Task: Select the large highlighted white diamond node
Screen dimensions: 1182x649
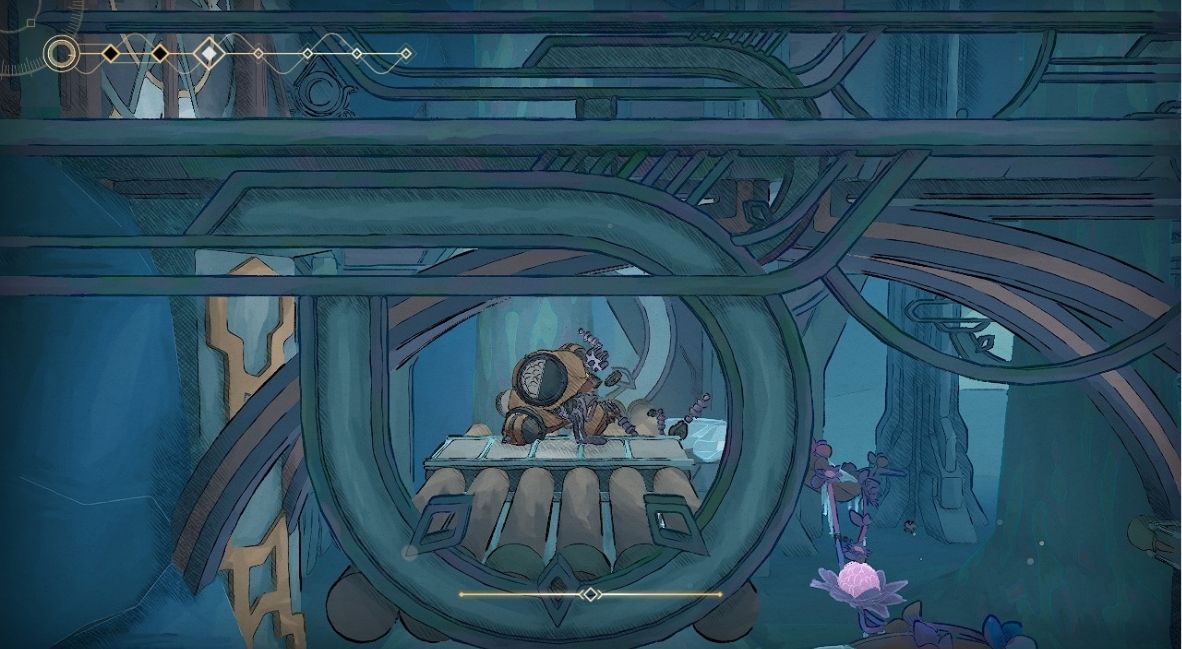Action: [x=208, y=52]
